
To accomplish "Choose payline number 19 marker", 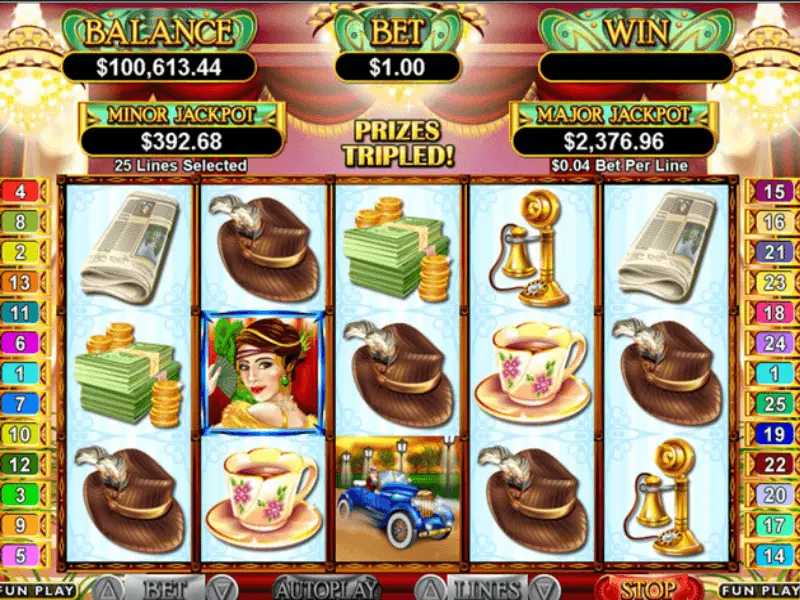I will click(775, 434).
